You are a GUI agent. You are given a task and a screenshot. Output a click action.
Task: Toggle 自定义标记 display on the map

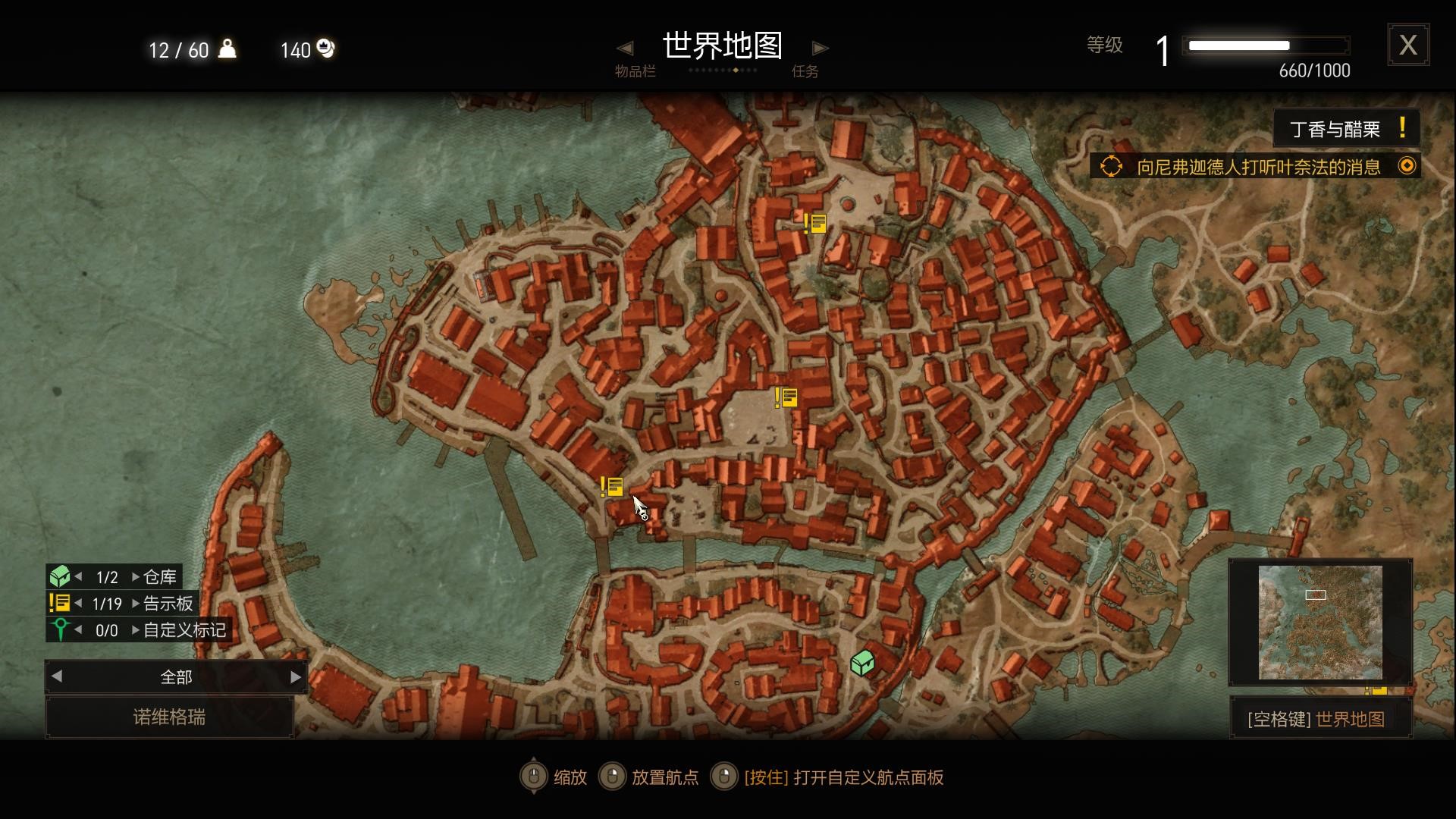pyautogui.click(x=61, y=629)
